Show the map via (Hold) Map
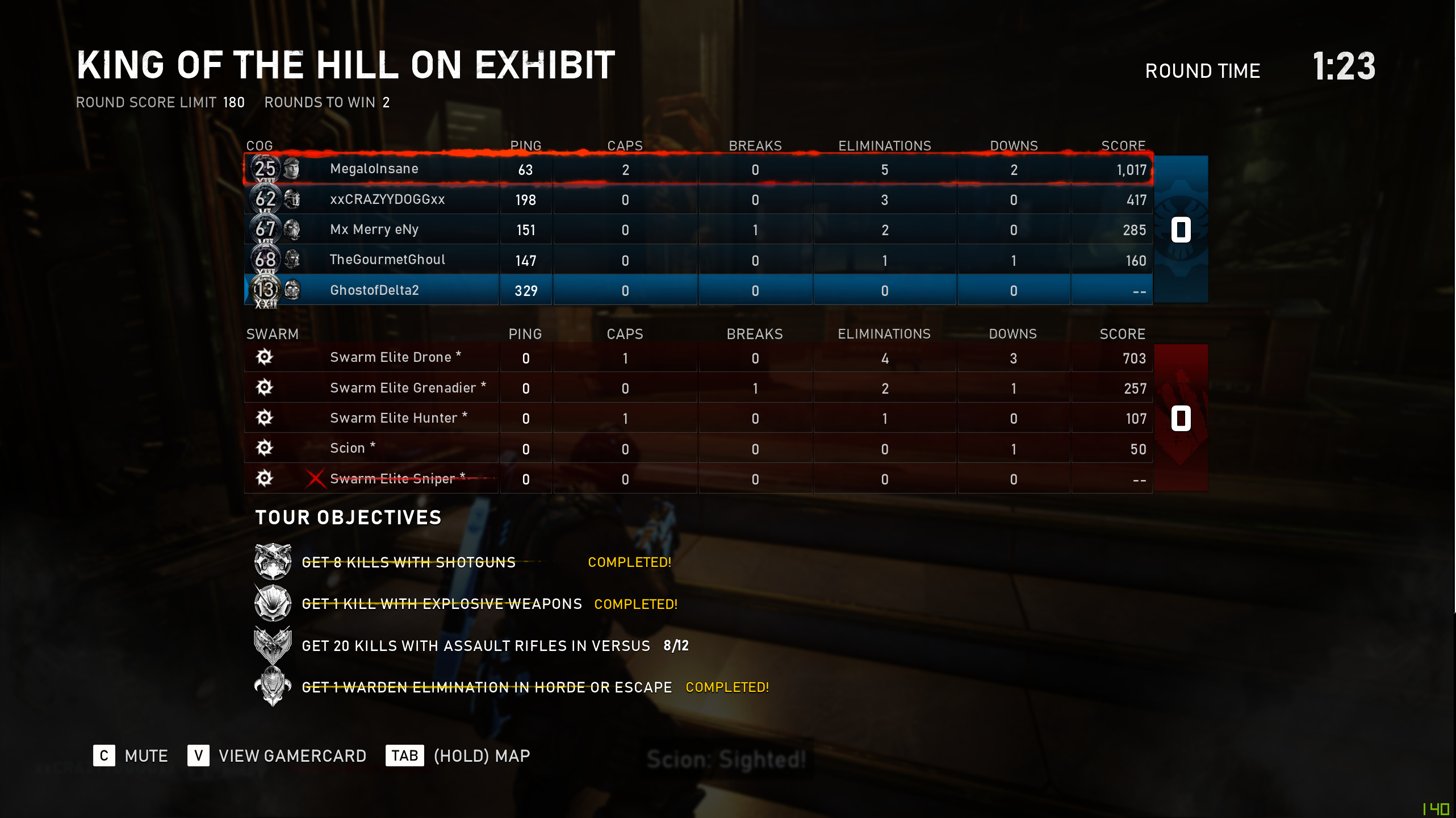The height and width of the screenshot is (818, 1456). [458, 756]
